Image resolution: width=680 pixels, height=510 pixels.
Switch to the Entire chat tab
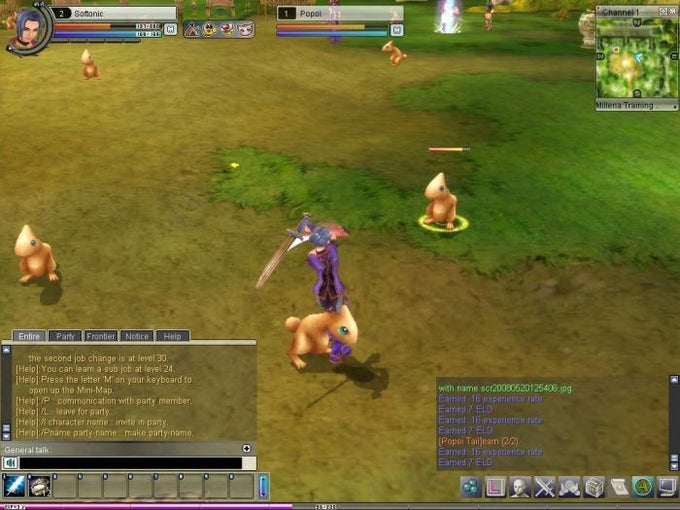29,336
